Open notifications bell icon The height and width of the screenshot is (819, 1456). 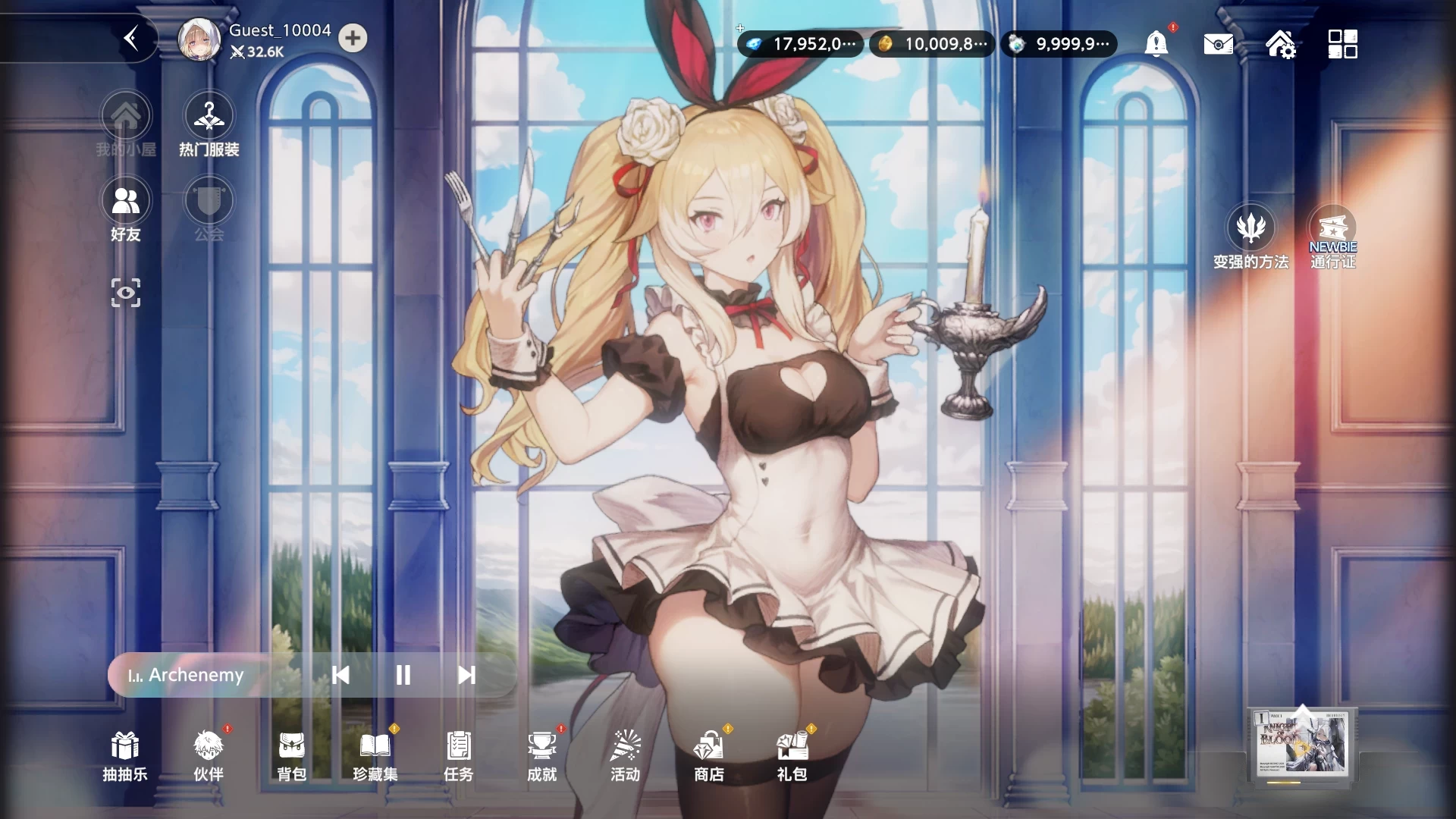pyautogui.click(x=1156, y=44)
